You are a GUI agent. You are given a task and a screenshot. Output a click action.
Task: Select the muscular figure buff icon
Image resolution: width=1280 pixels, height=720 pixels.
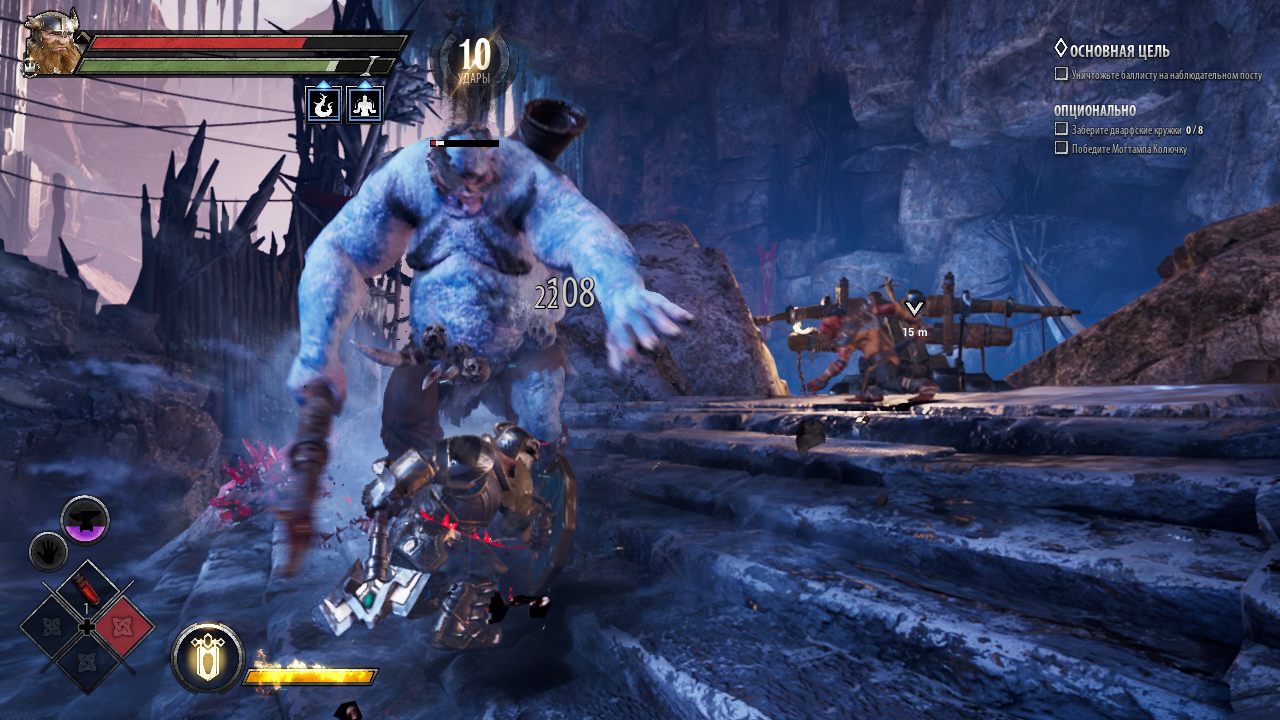[365, 104]
